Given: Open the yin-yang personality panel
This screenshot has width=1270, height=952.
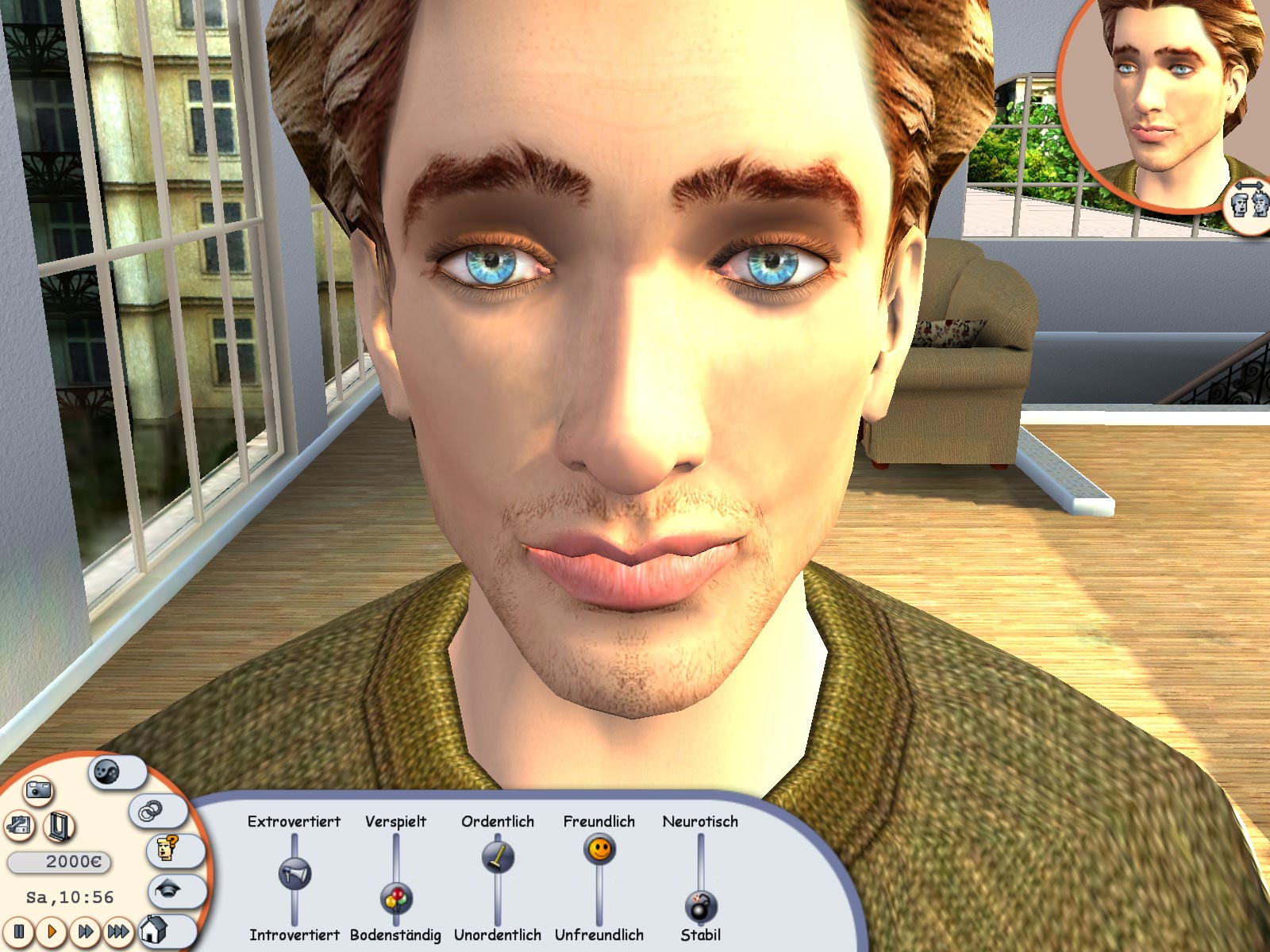Looking at the screenshot, I should (106, 772).
